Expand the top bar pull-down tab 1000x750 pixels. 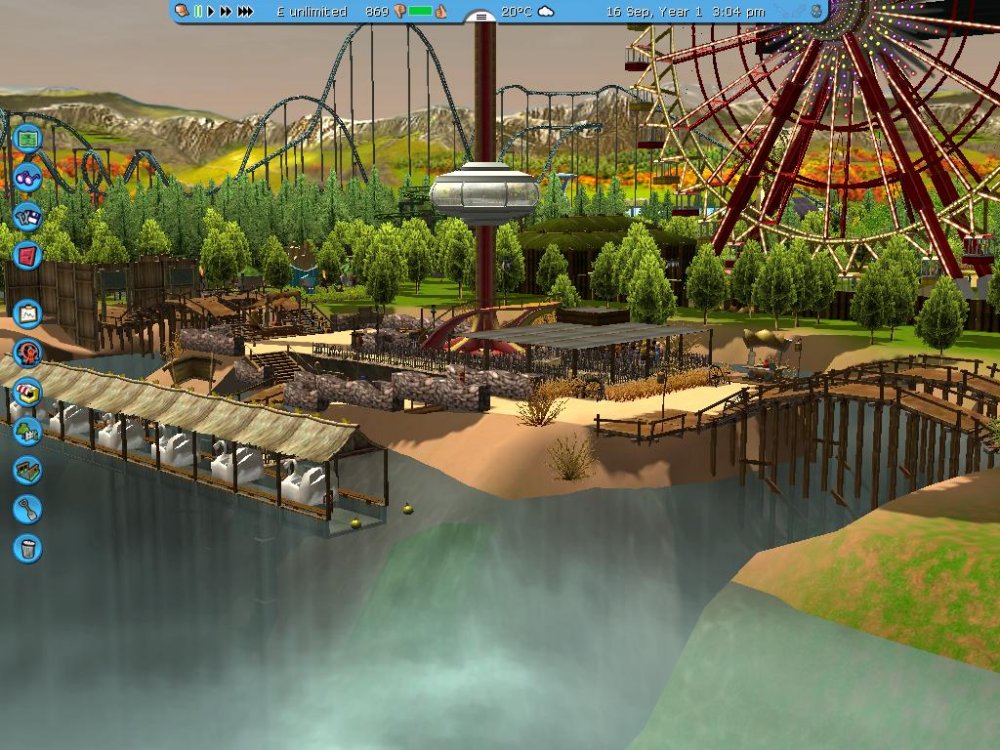tap(482, 16)
